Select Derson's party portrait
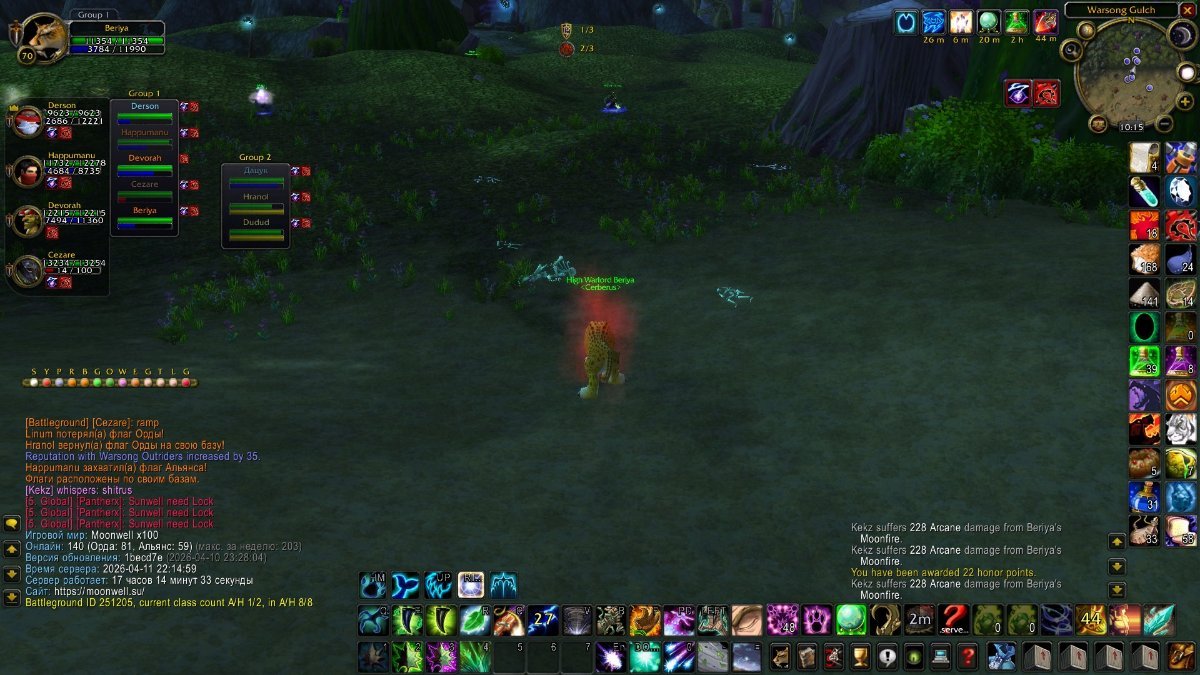 [x=27, y=119]
